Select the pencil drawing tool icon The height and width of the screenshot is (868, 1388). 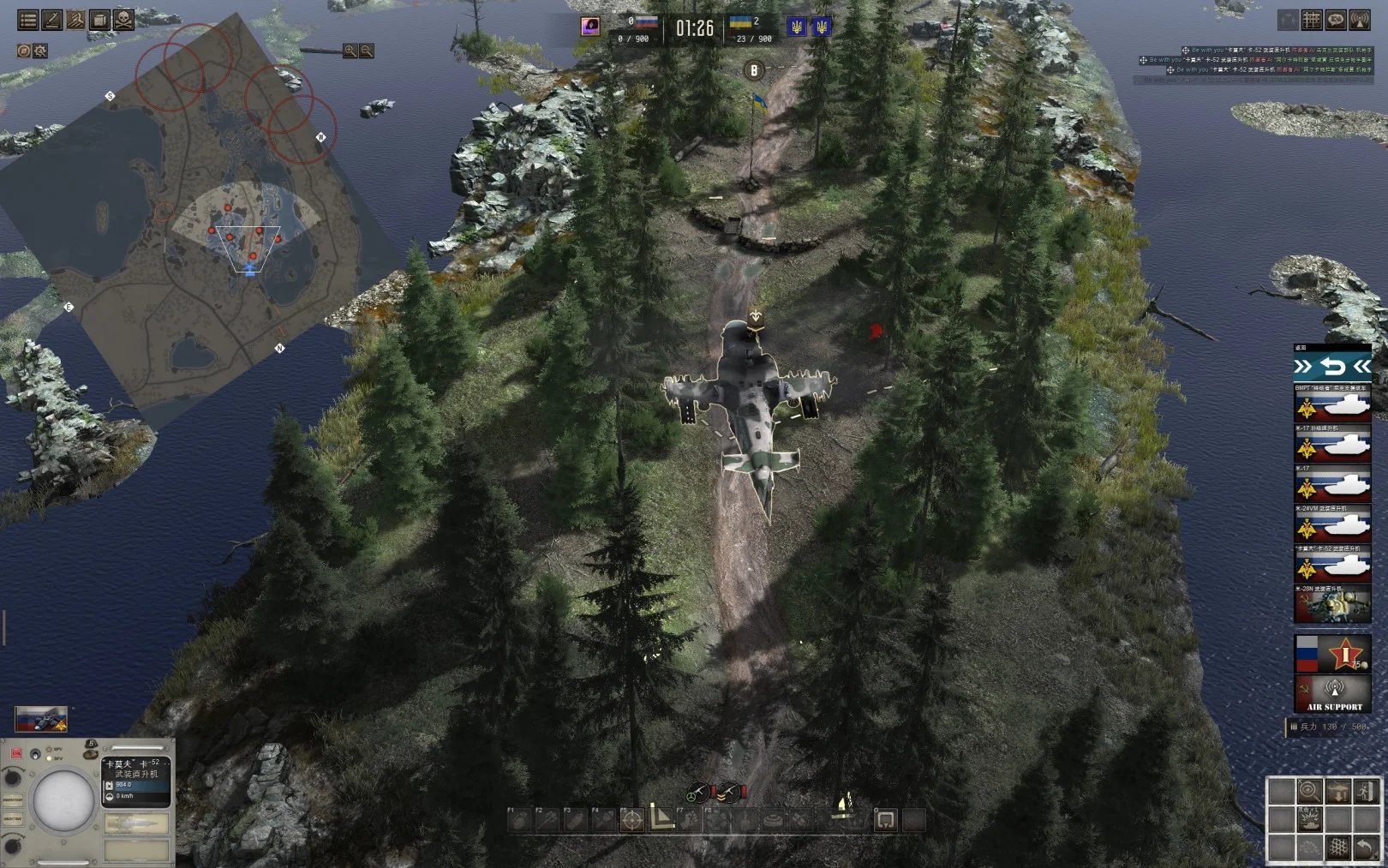click(52, 20)
